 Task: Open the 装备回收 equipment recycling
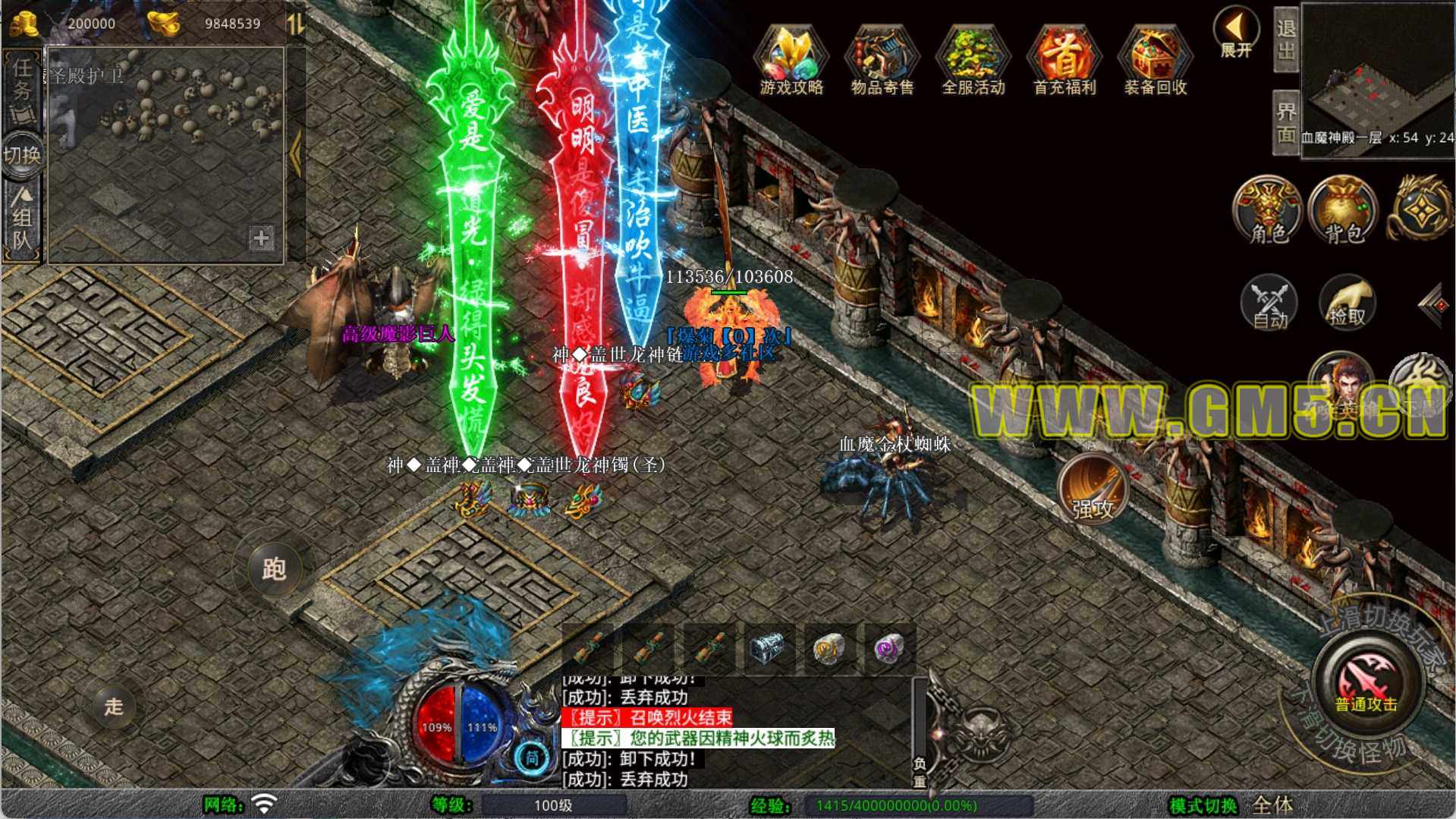point(1155,61)
